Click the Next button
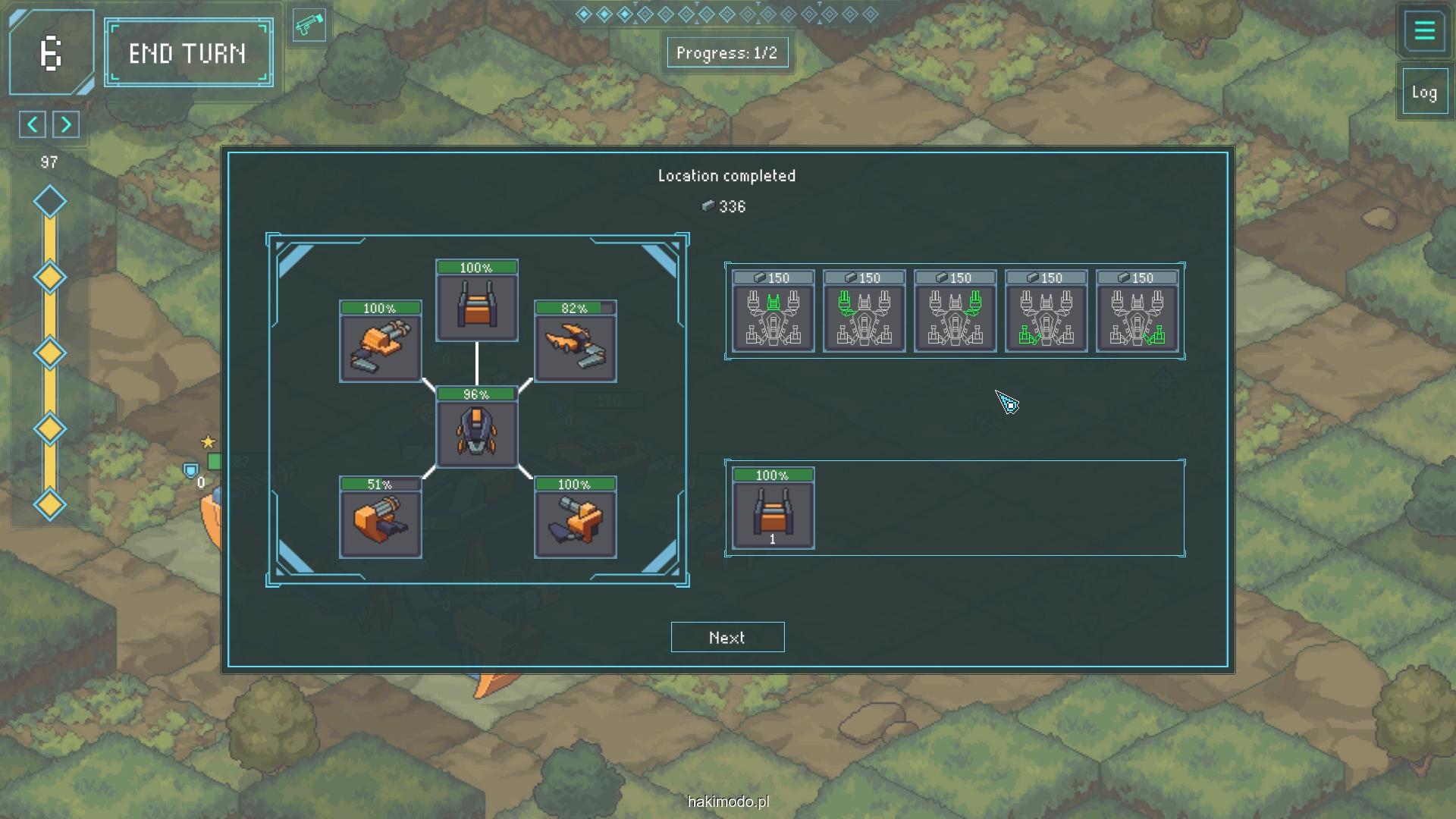1456x819 pixels. [x=727, y=637]
